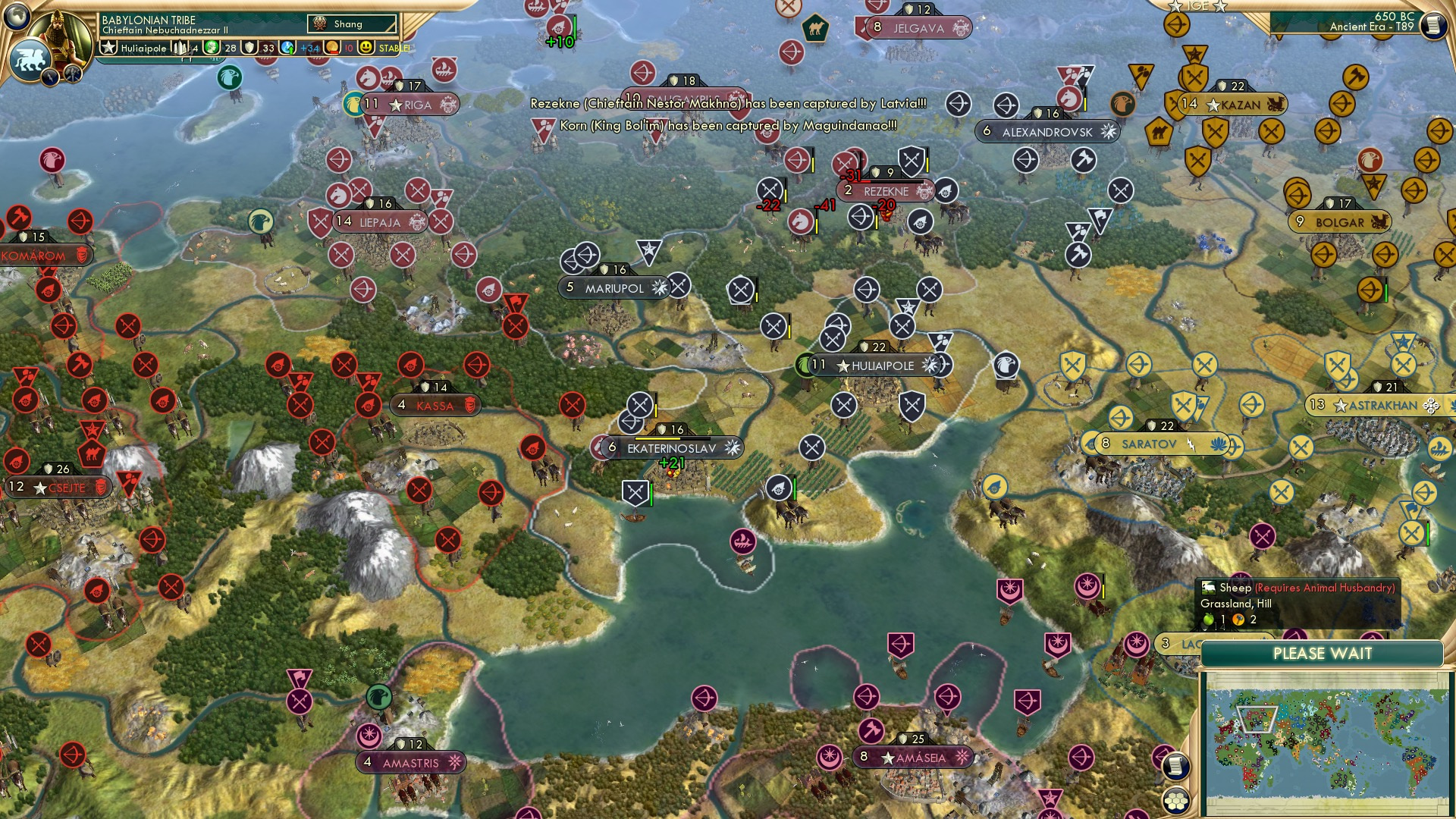Open the scroll log icon above the minimap
The image size is (1456, 819).
pyautogui.click(x=1176, y=766)
